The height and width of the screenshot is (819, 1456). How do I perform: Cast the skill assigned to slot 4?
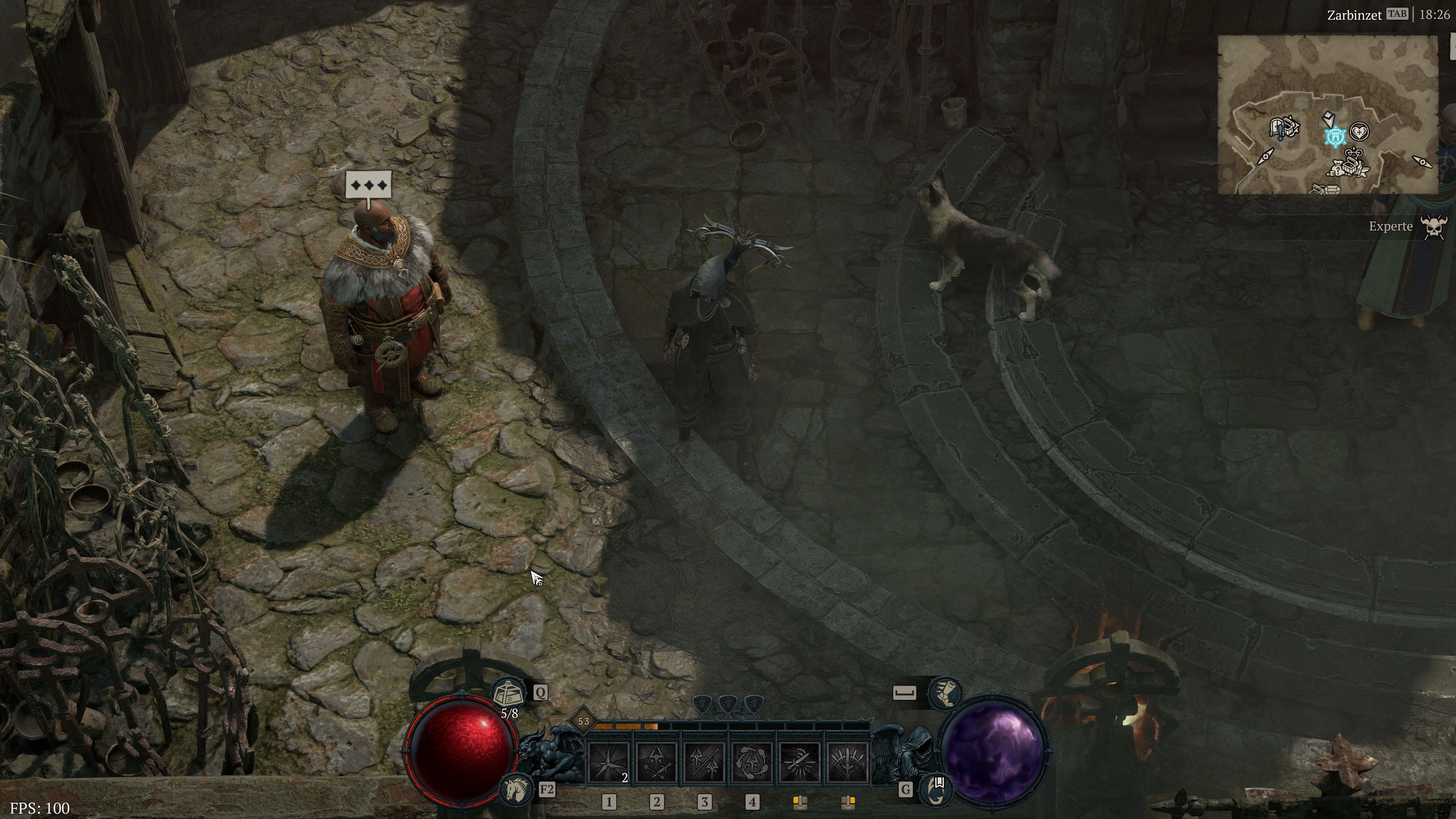coord(753,762)
